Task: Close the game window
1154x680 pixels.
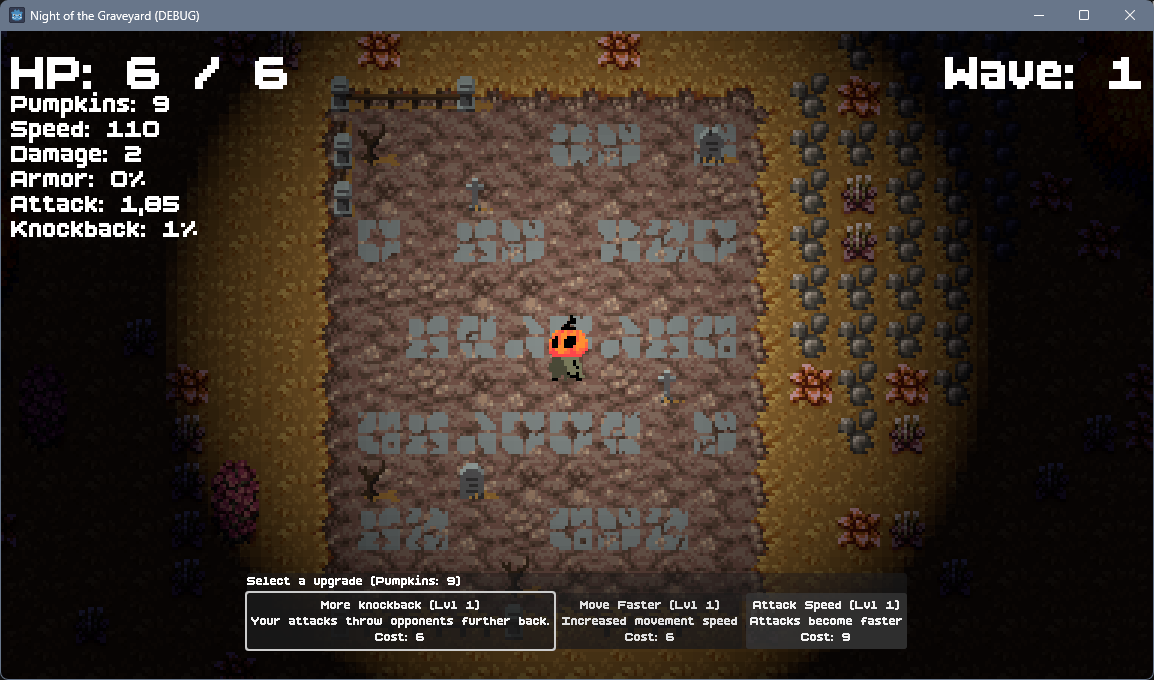Action: pyautogui.click(x=1130, y=15)
